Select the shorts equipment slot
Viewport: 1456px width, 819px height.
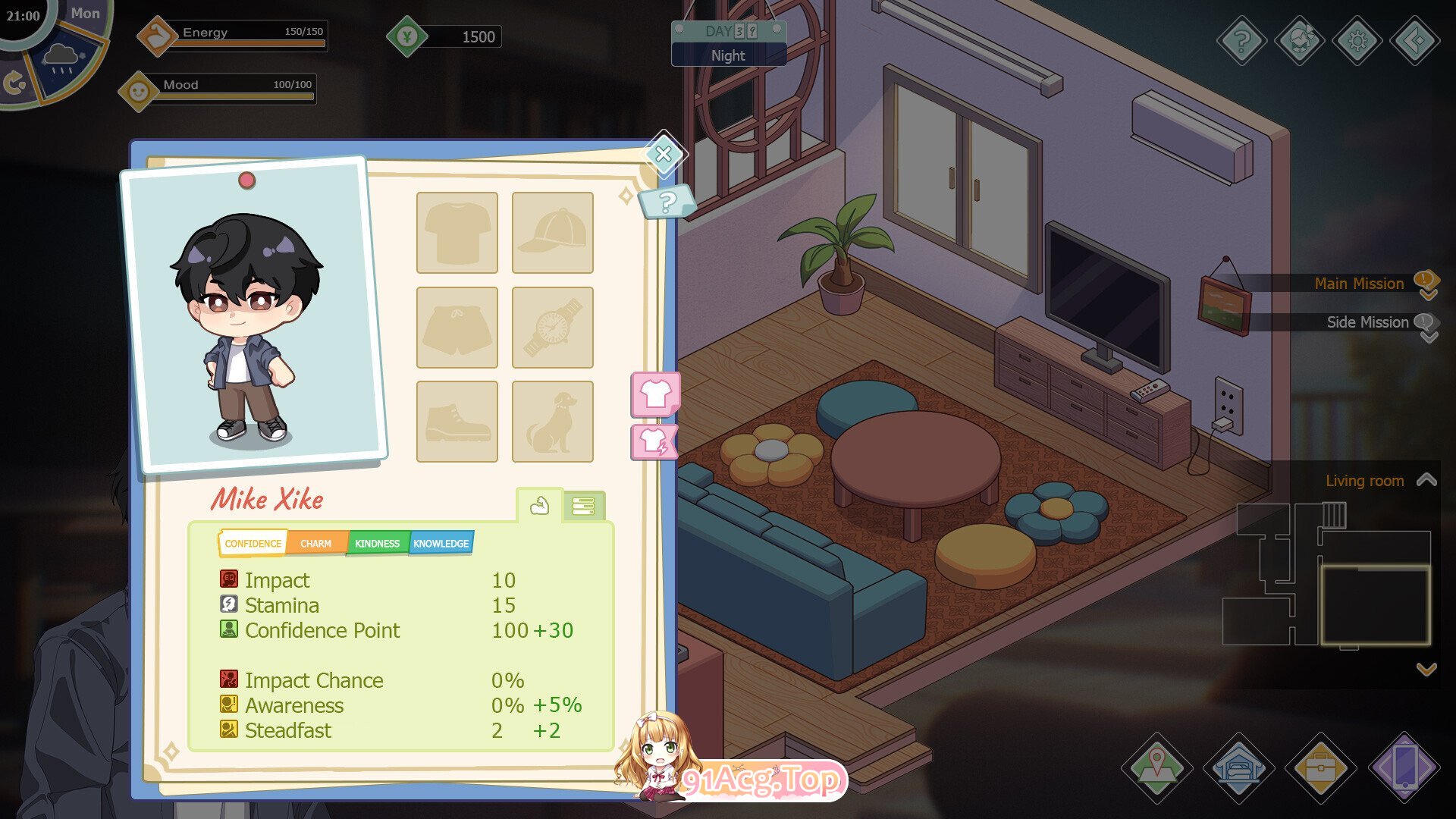point(457,328)
